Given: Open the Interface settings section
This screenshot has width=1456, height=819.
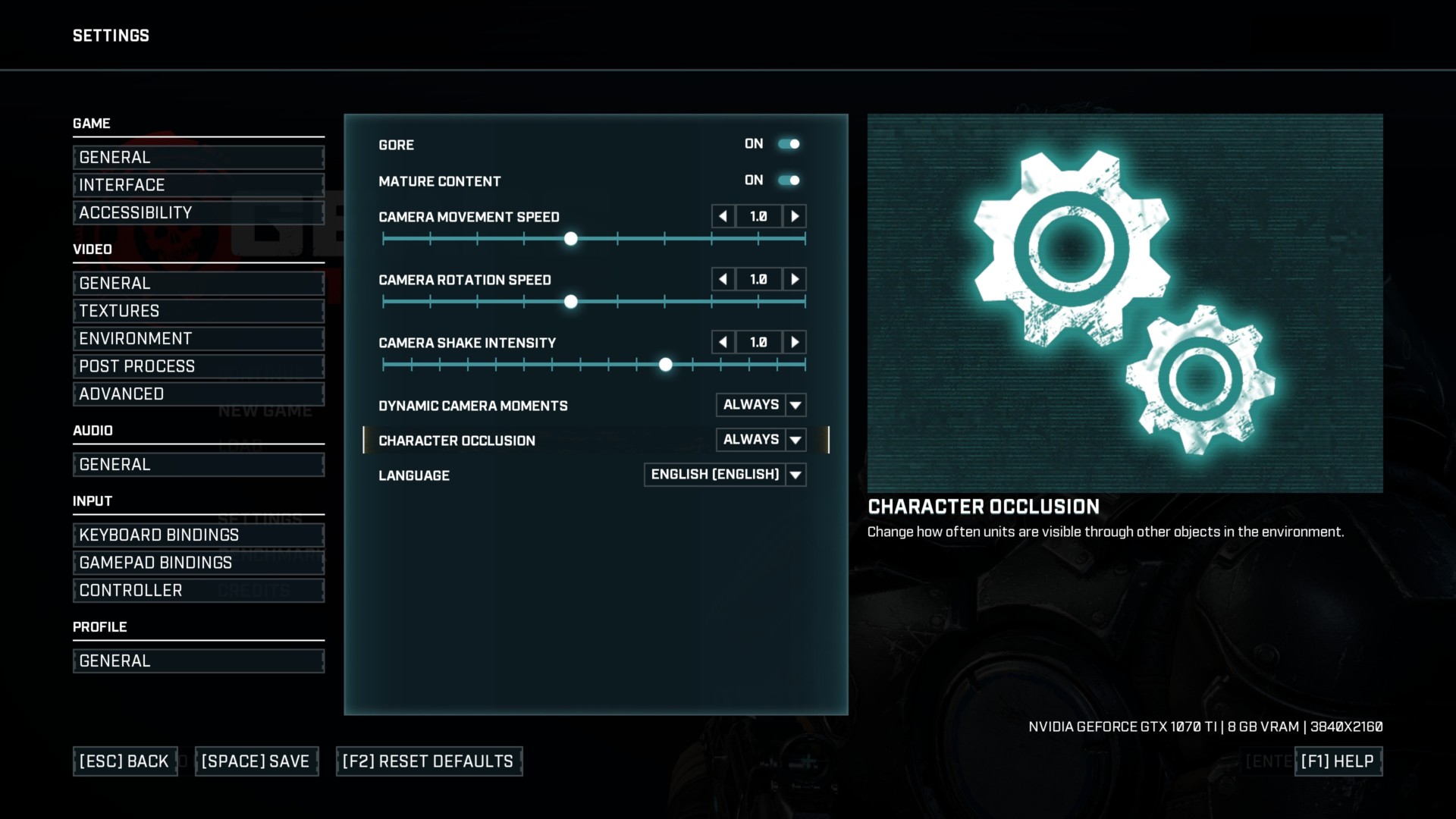Looking at the screenshot, I should click(198, 185).
